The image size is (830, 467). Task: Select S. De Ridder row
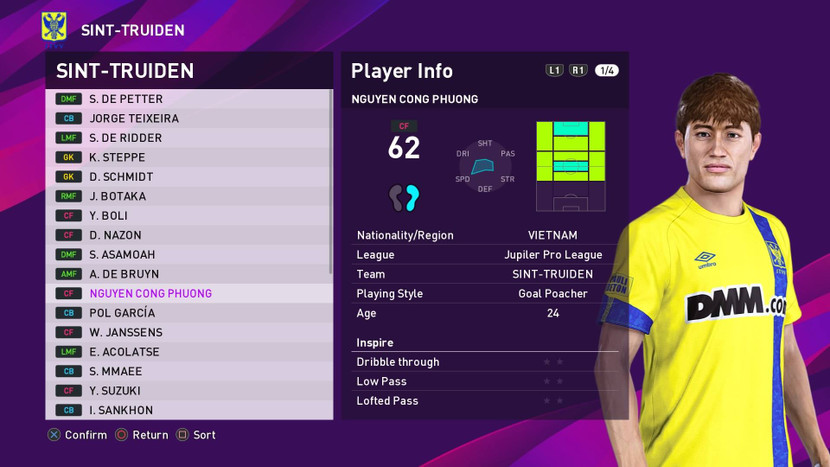190,138
